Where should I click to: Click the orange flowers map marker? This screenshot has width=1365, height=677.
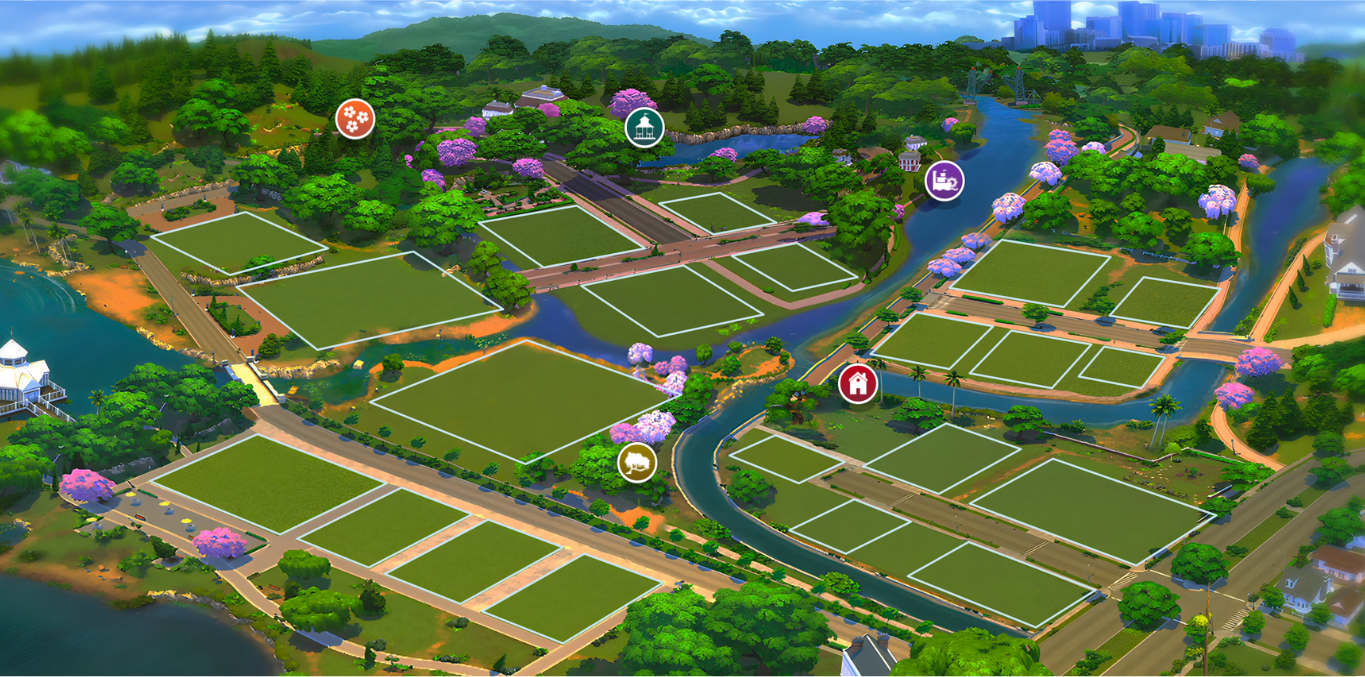click(x=355, y=119)
